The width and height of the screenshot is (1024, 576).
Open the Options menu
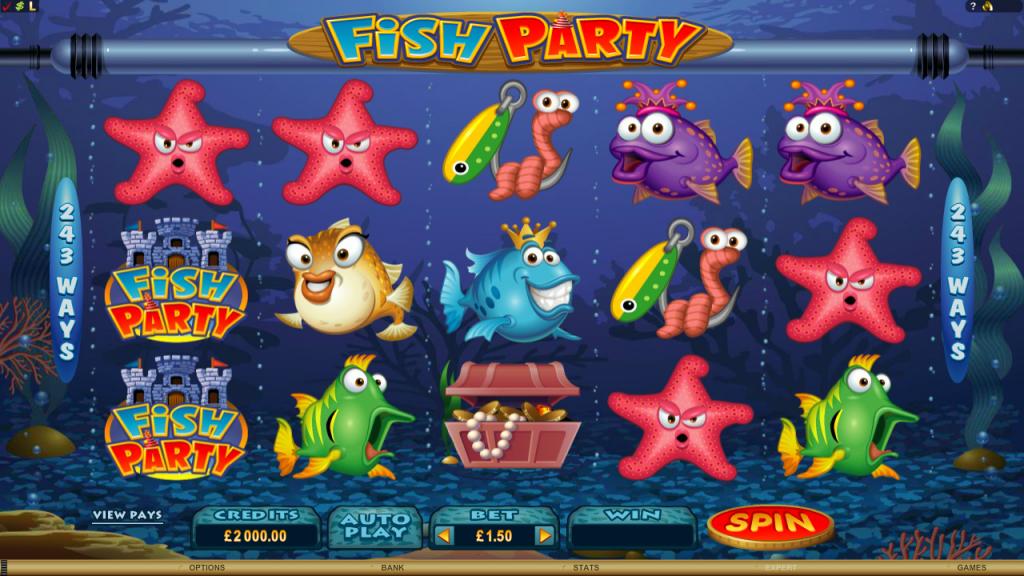pyautogui.click(x=206, y=568)
